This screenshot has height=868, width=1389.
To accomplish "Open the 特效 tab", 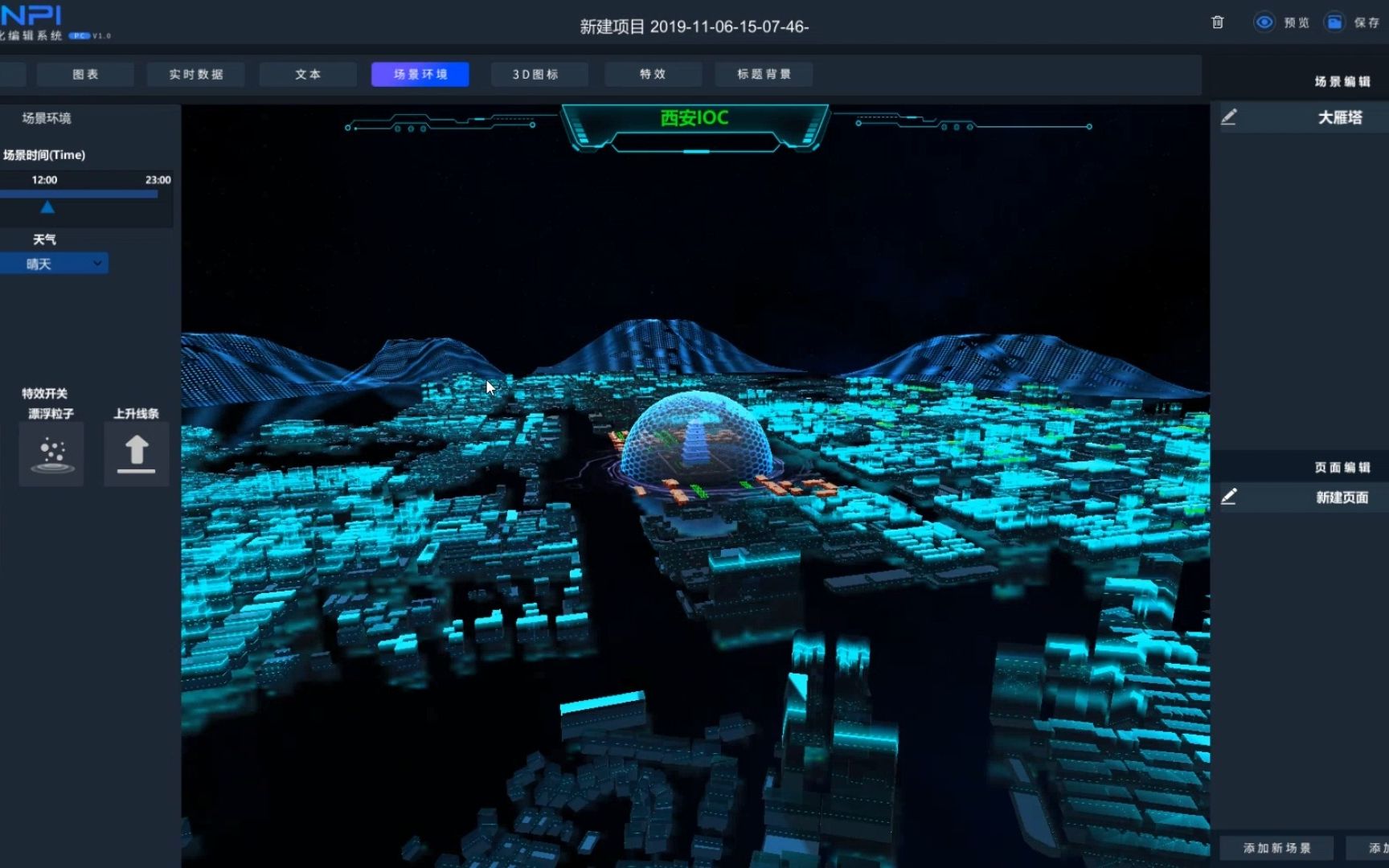I will point(653,74).
